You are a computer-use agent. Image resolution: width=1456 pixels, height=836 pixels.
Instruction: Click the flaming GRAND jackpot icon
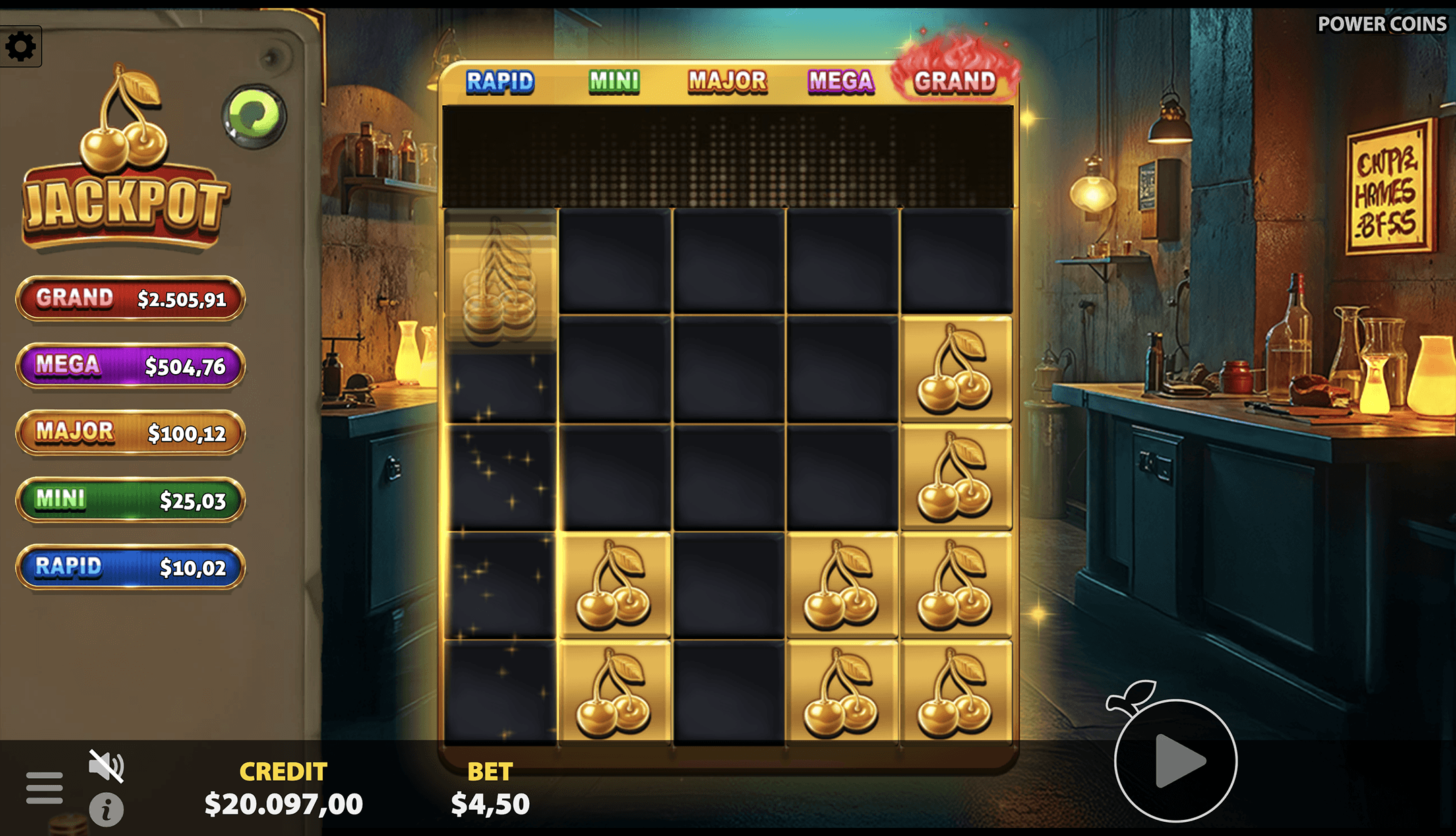coord(959,81)
